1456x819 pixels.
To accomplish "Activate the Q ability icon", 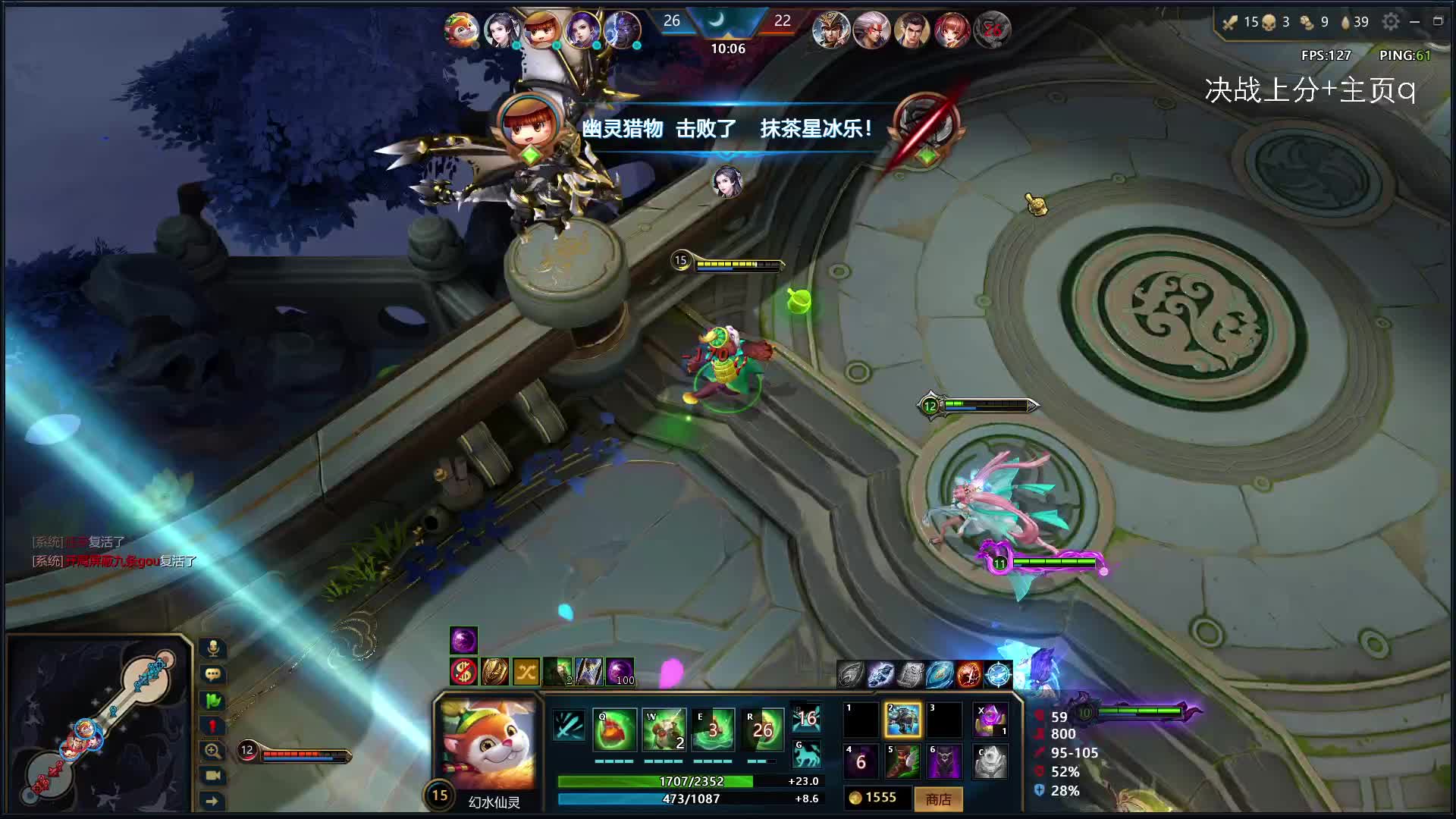I will pos(614,730).
